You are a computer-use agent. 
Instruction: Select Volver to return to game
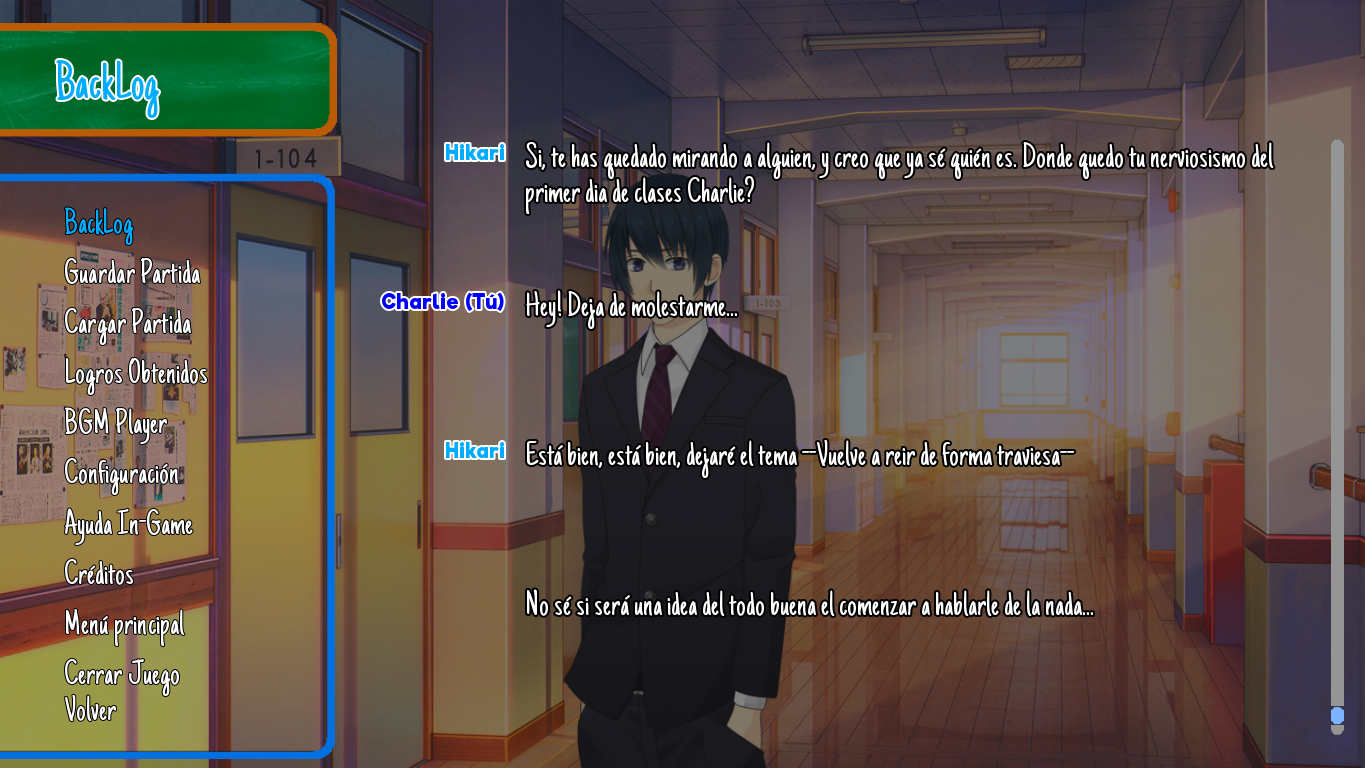coord(90,710)
